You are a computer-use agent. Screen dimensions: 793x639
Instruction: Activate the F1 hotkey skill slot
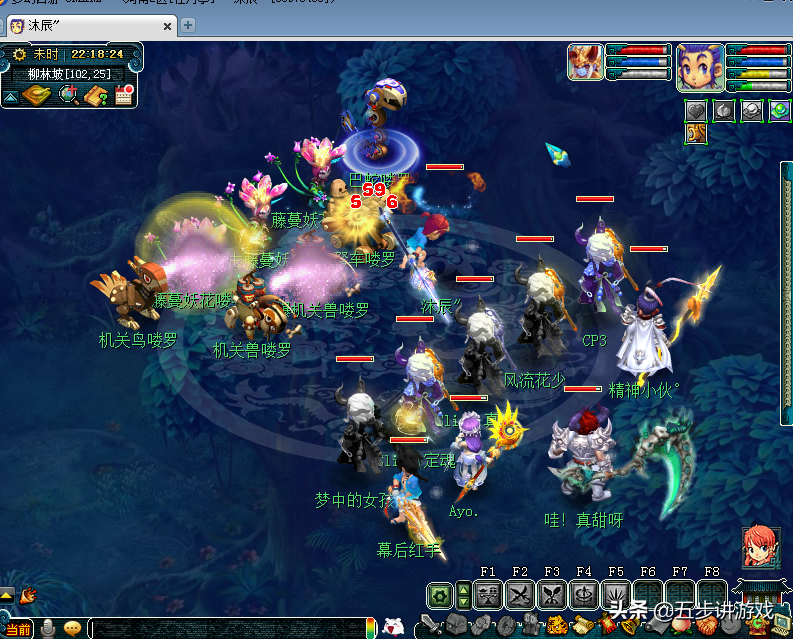[x=488, y=596]
